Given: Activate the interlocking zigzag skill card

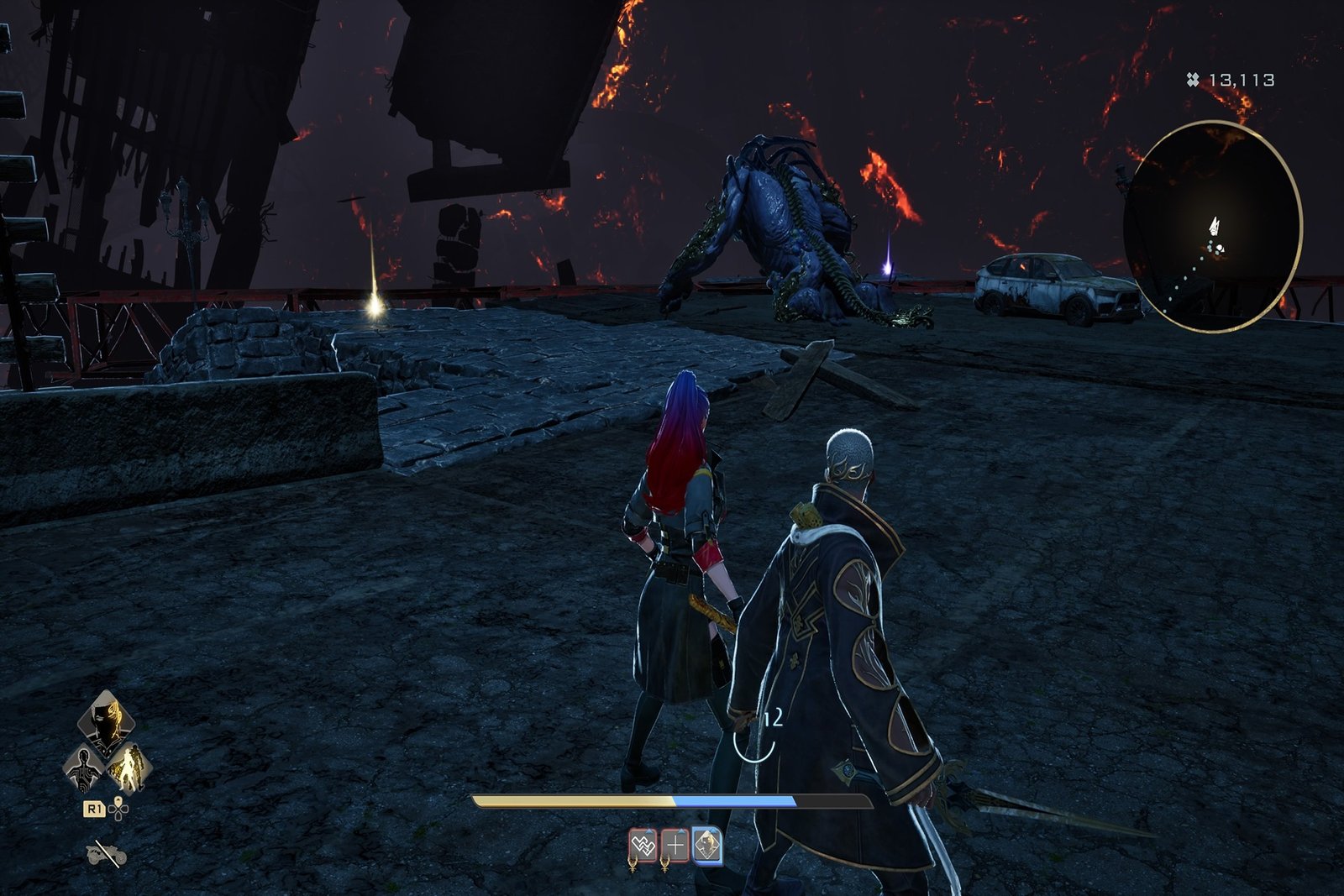Looking at the screenshot, I should (643, 846).
